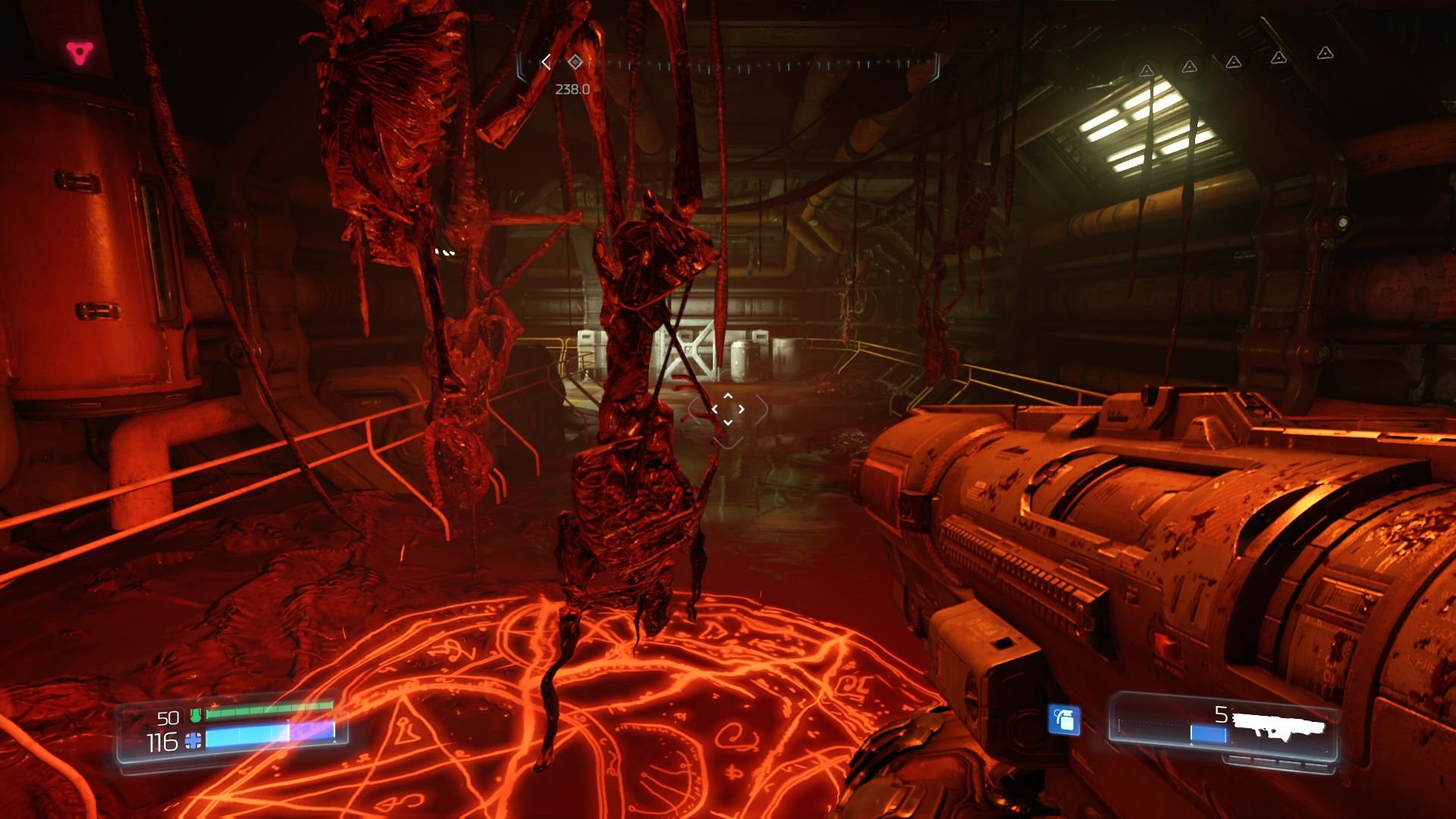Image resolution: width=1456 pixels, height=819 pixels.
Task: Click the blue ammo segment on the weapon gauge
Action: coord(1210,733)
